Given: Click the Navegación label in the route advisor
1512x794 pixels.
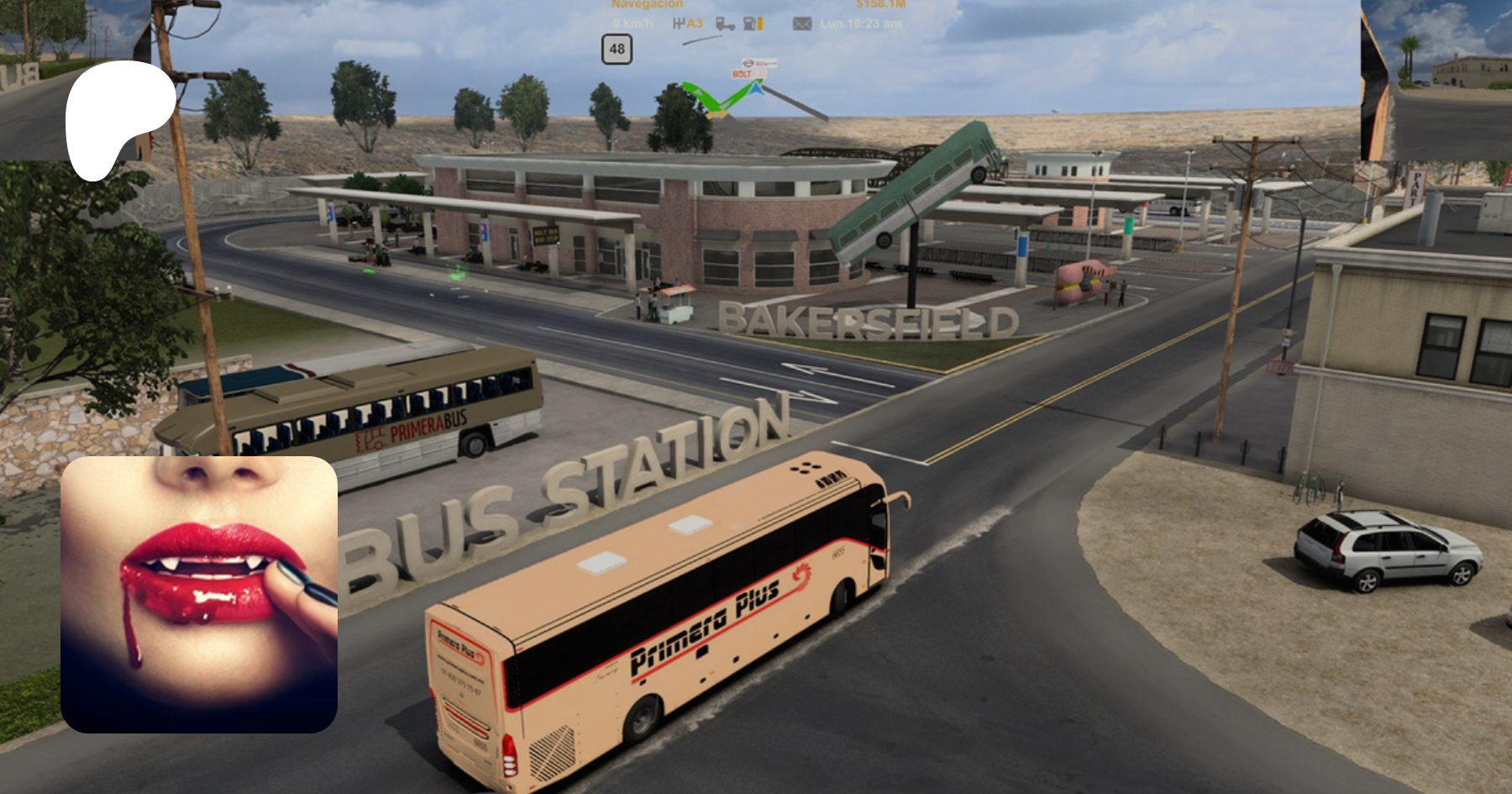Looking at the screenshot, I should click(647, 5).
